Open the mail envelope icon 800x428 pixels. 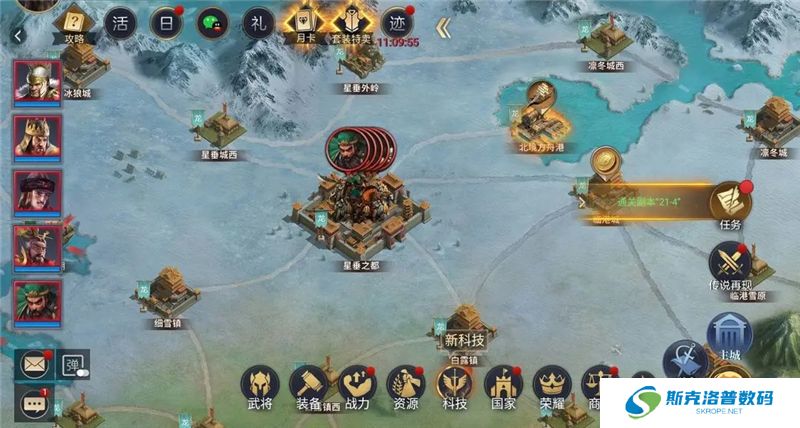pyautogui.click(x=35, y=364)
